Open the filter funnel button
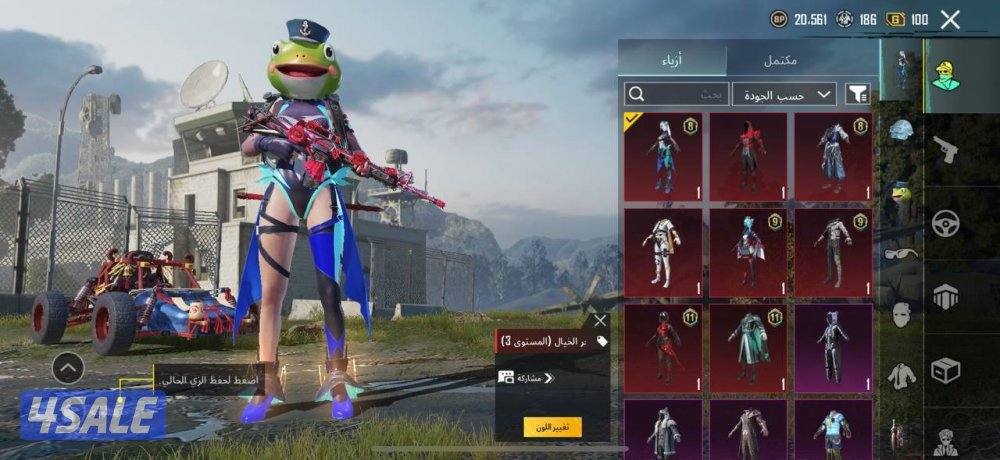 click(858, 94)
